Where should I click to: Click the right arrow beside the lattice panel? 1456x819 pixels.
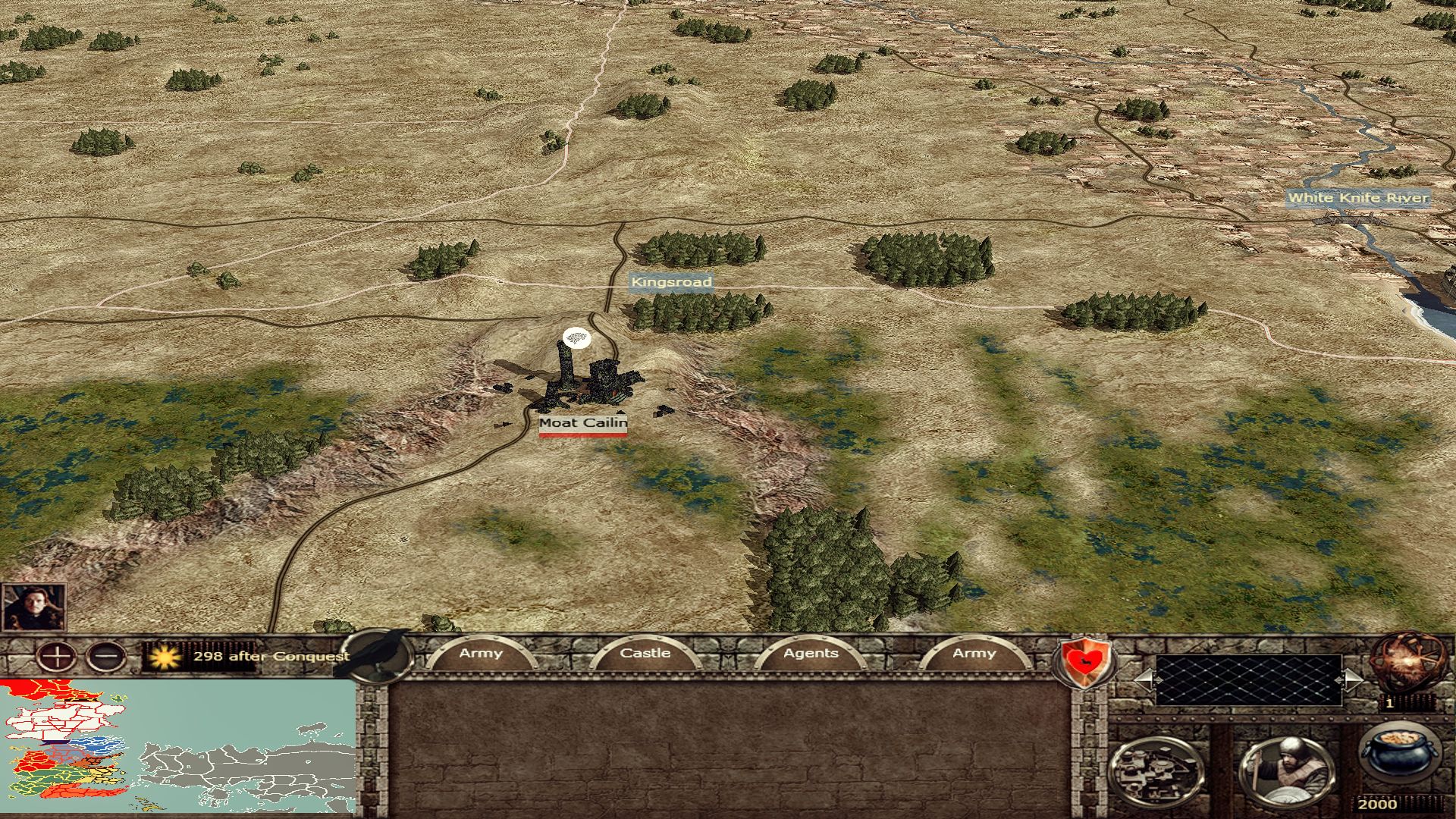click(x=1351, y=679)
